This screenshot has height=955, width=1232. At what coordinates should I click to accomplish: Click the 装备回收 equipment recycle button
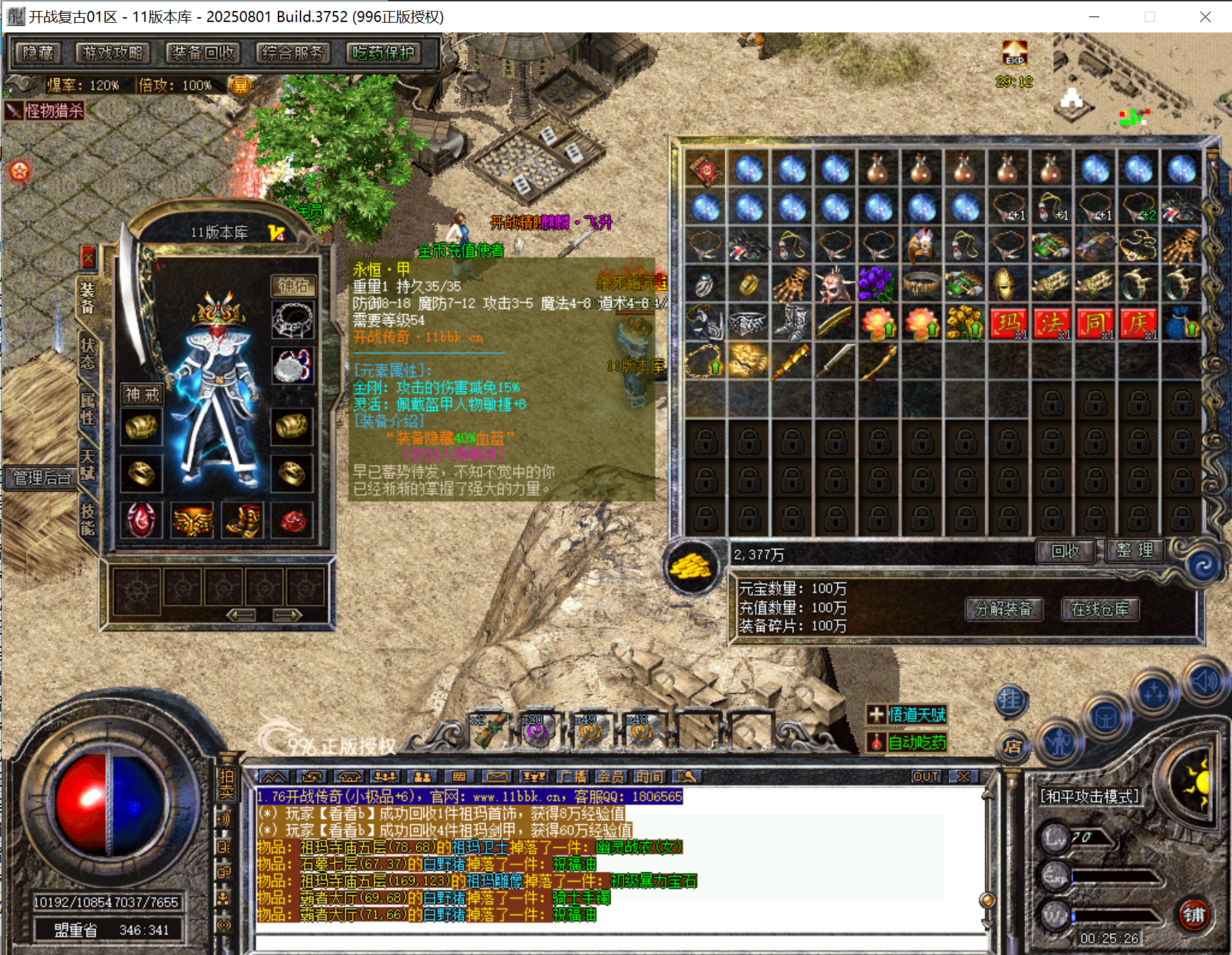coord(203,53)
